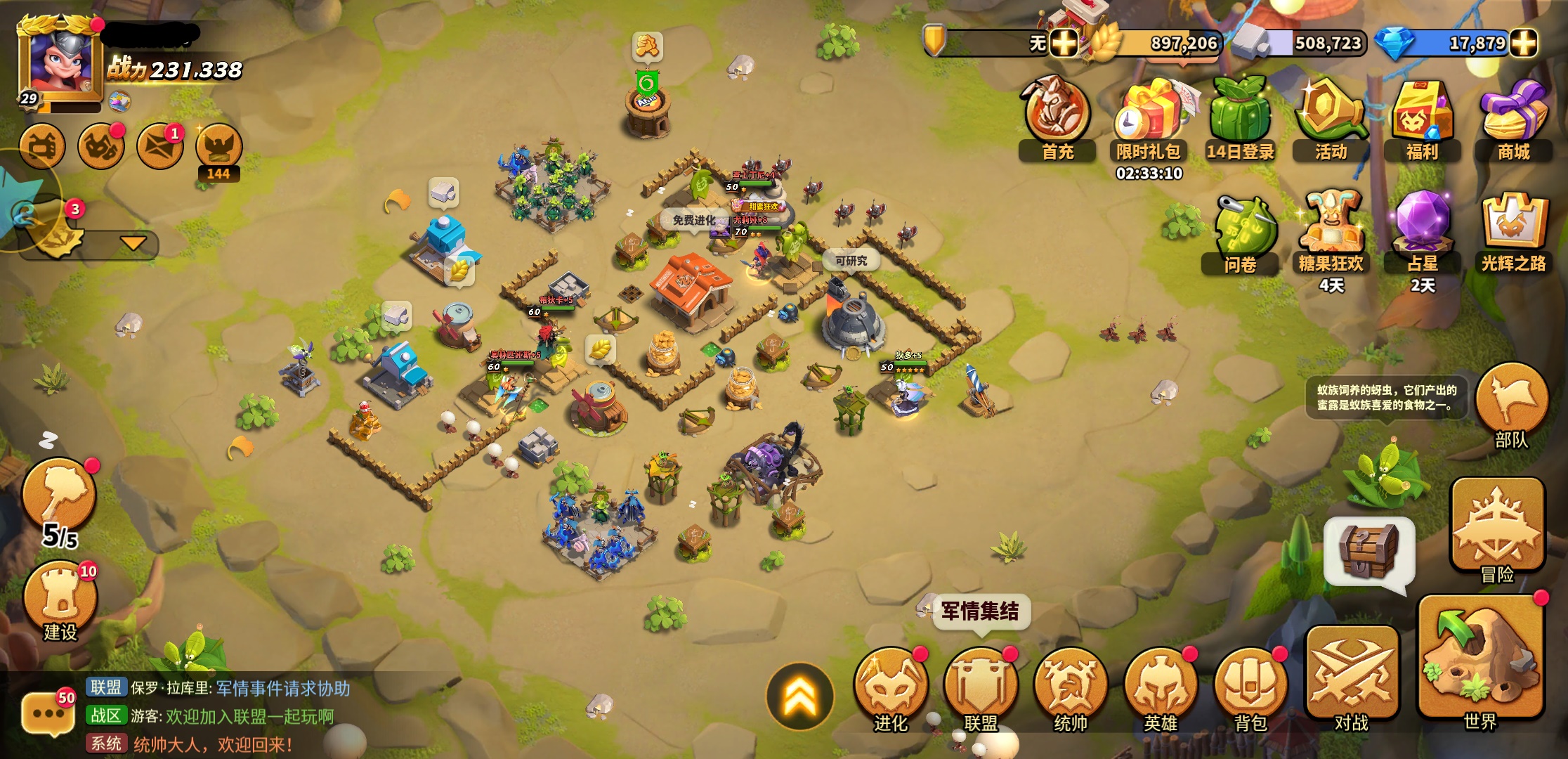The image size is (1568, 759).
Task: Open the 问卷 survey
Action: pyautogui.click(x=1241, y=232)
